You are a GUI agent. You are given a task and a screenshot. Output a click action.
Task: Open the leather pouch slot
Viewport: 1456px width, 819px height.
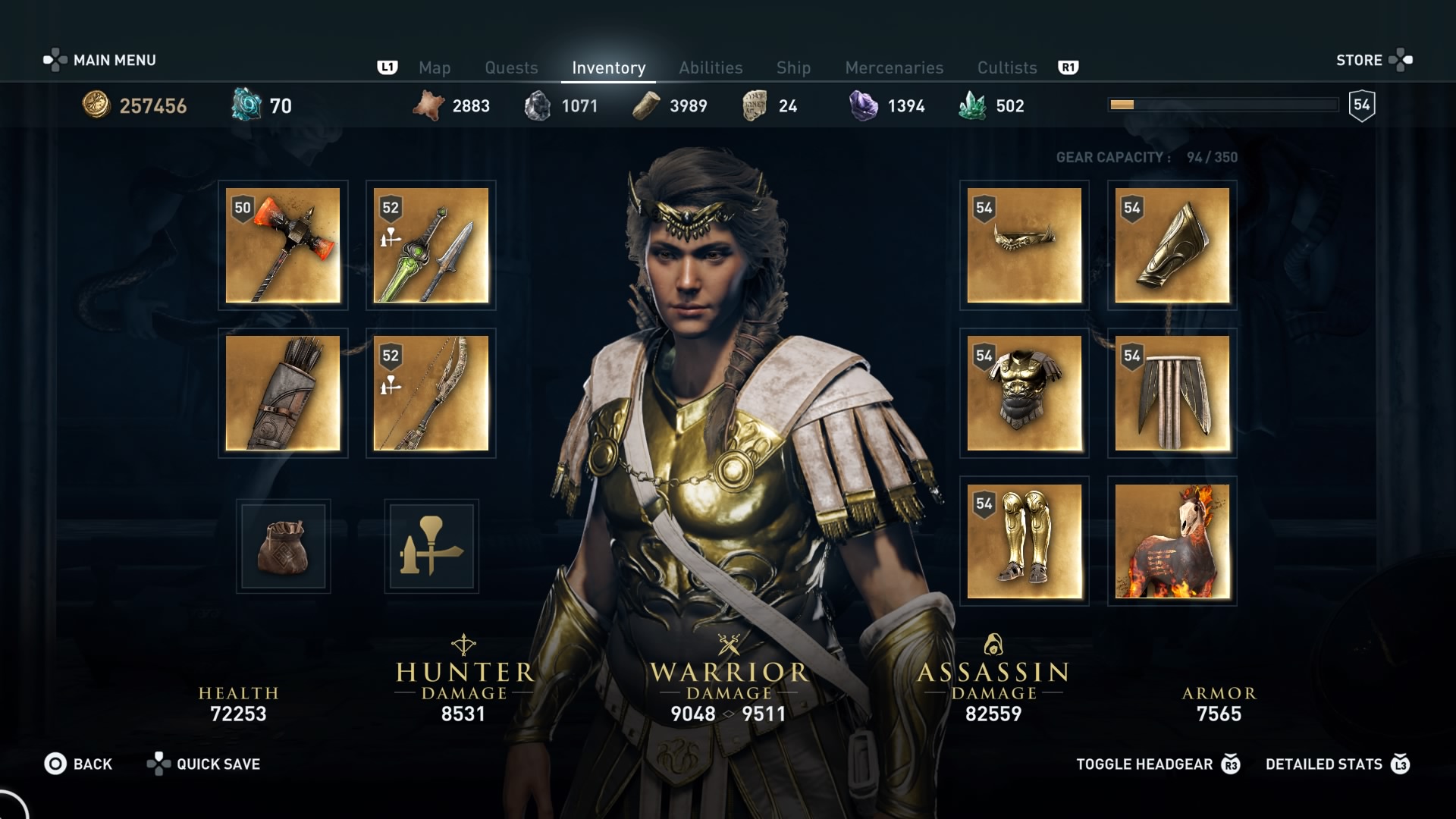tap(283, 546)
